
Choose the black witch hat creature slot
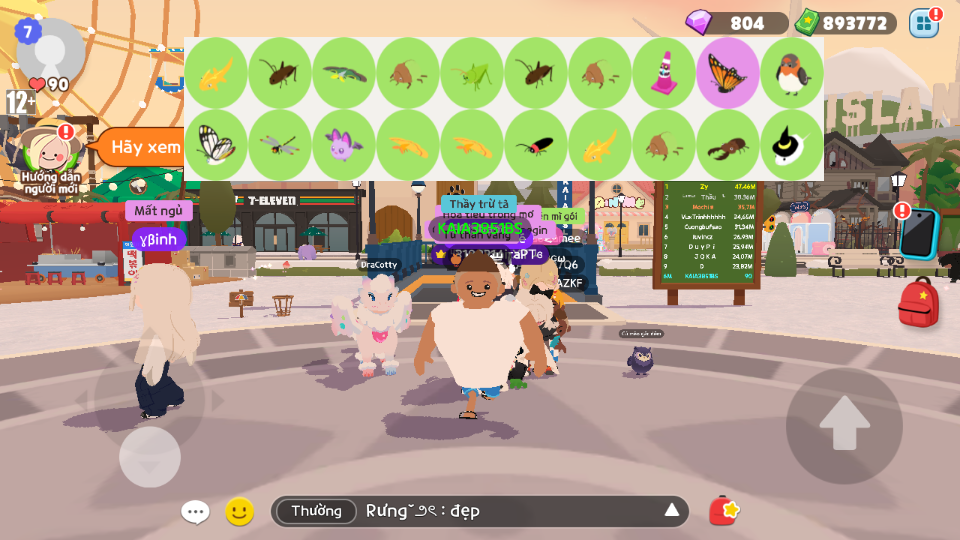pos(792,145)
